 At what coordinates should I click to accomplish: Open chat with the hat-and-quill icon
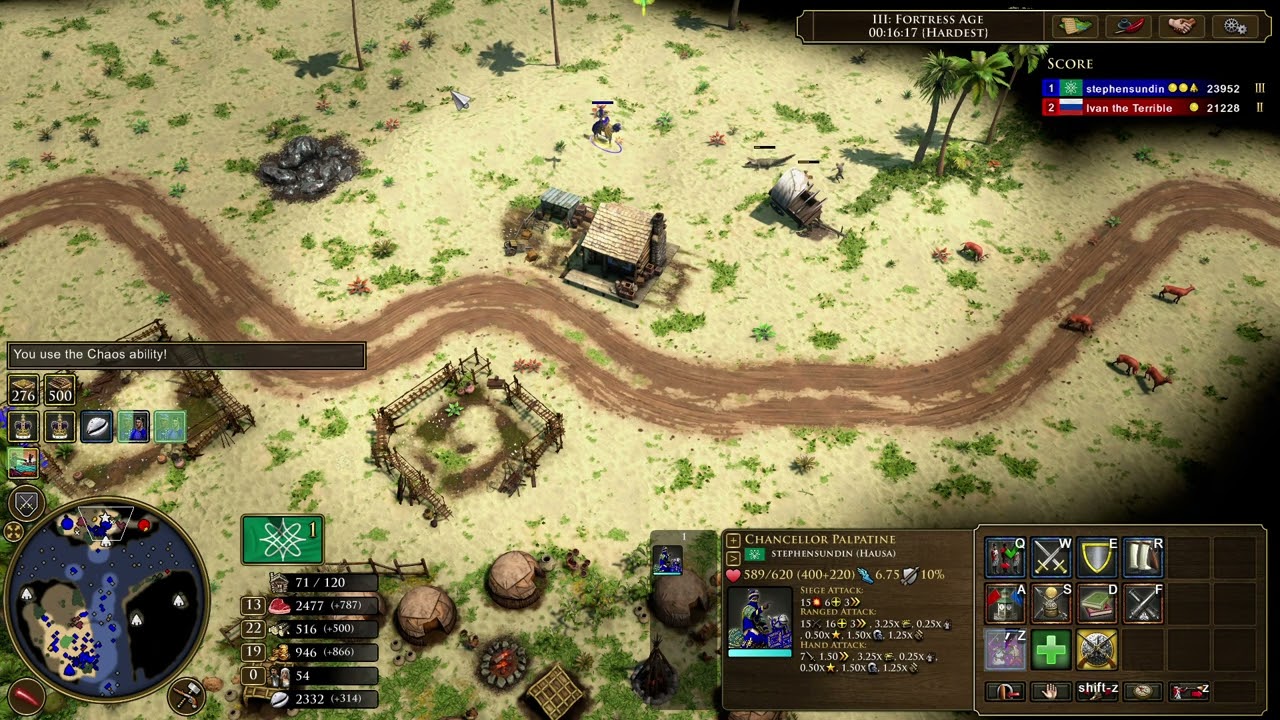(1128, 26)
